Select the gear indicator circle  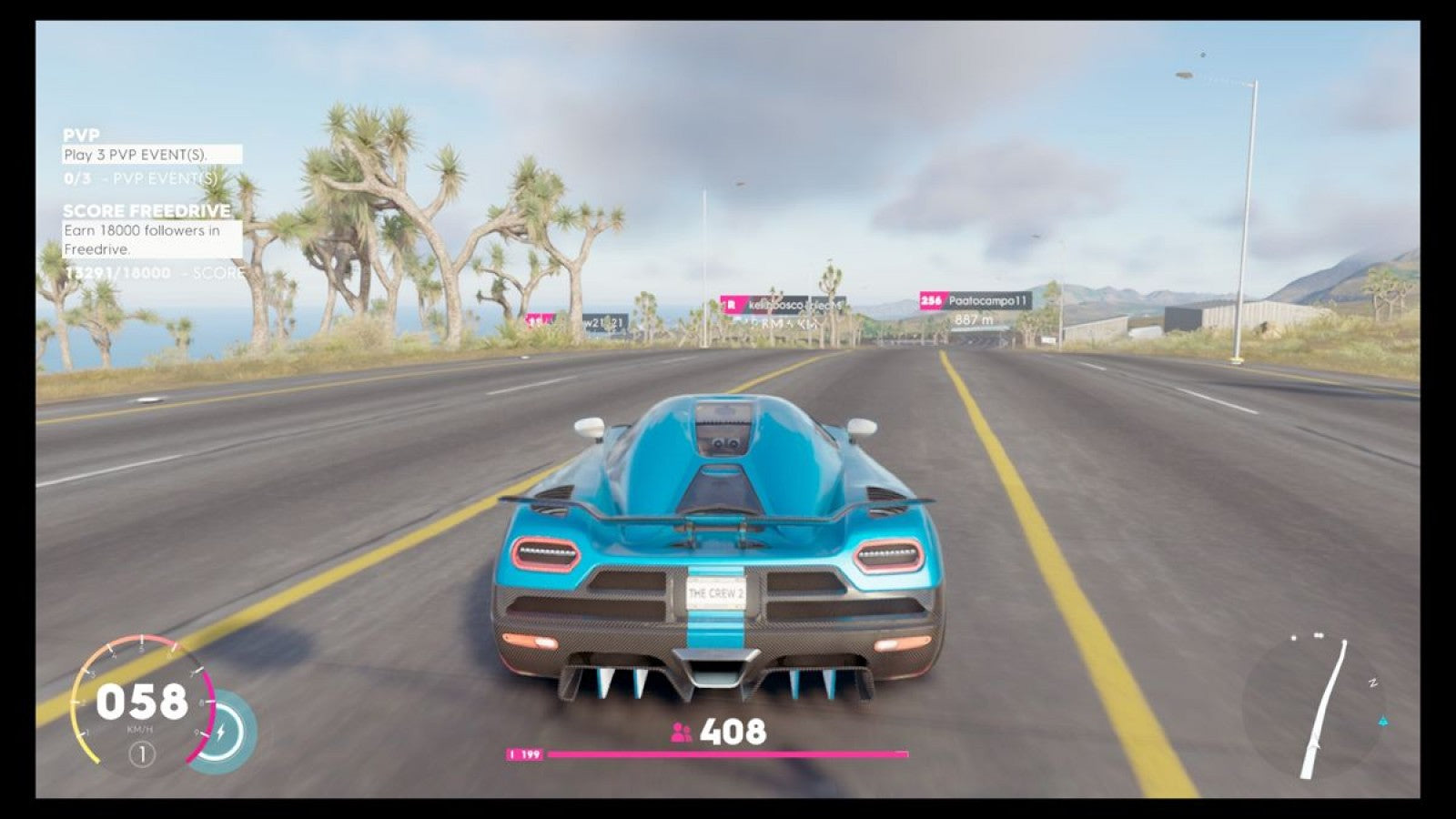pyautogui.click(x=144, y=752)
